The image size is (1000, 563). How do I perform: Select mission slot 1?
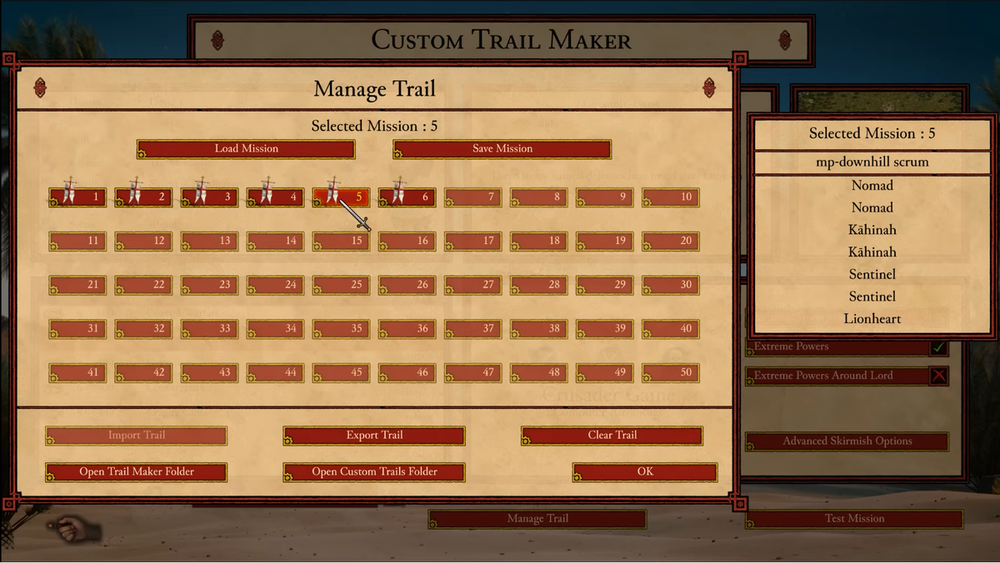point(78,198)
